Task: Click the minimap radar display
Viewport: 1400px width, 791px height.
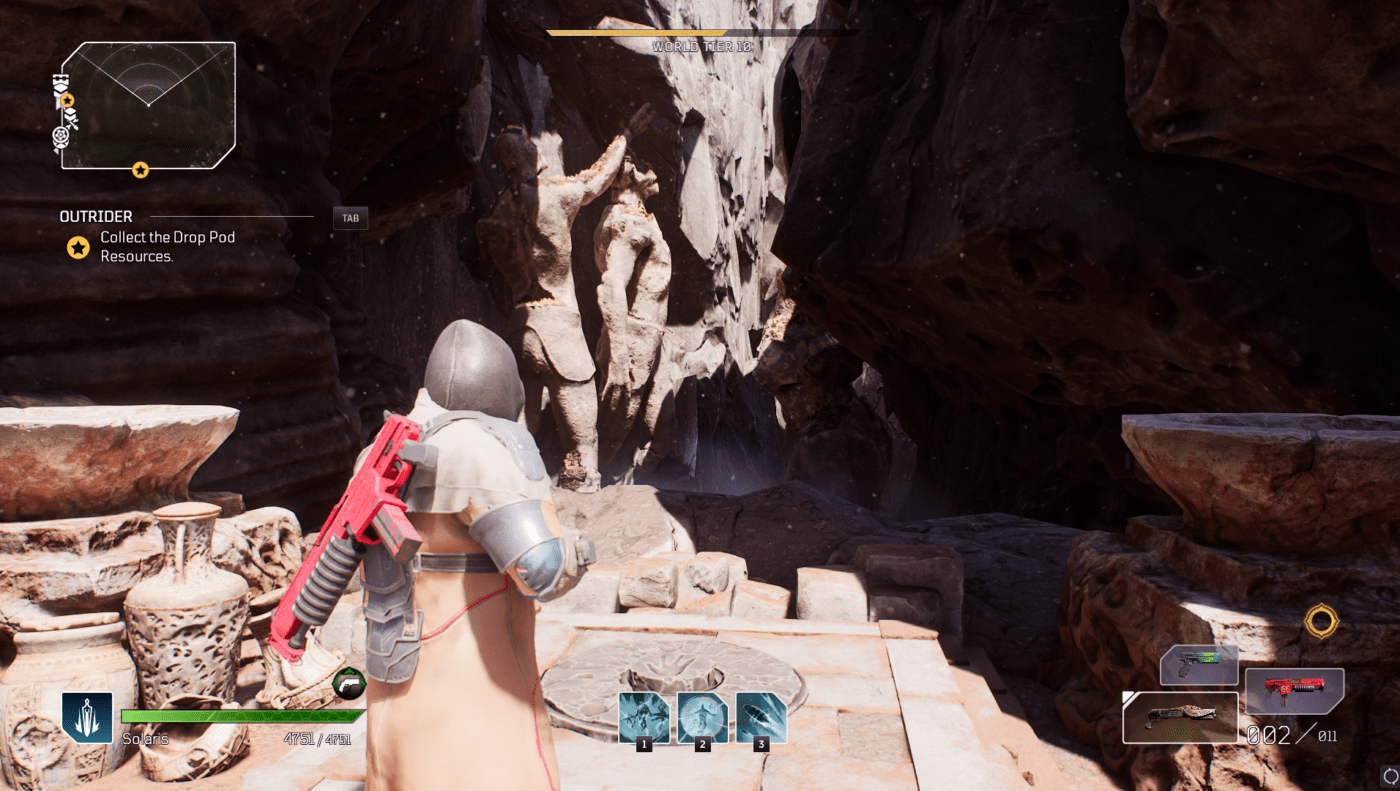Action: (150, 105)
